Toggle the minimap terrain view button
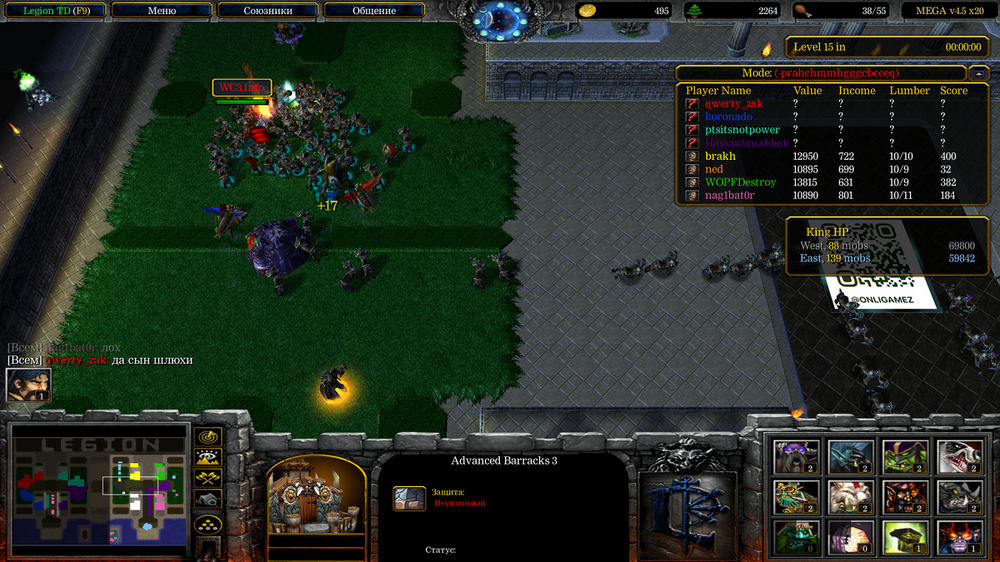This screenshot has width=1000, height=562. [208, 458]
